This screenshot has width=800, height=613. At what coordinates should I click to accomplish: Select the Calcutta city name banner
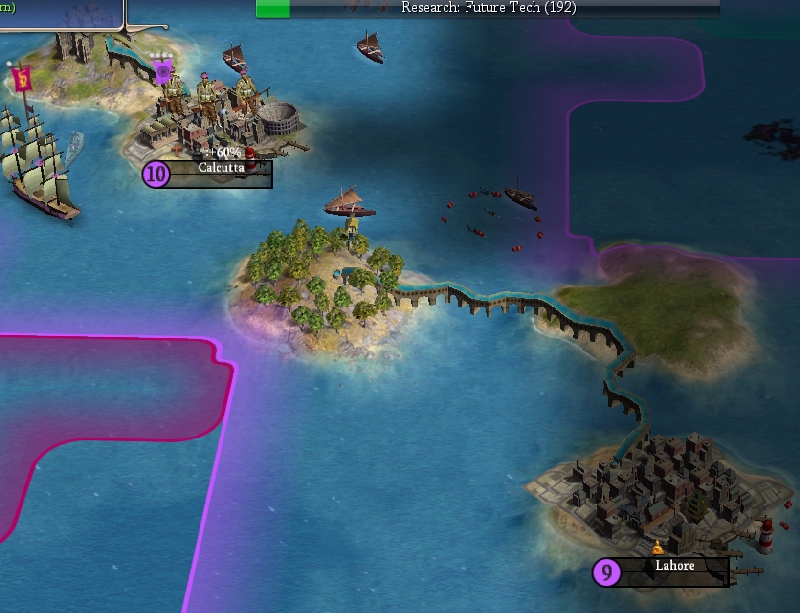pos(217,170)
